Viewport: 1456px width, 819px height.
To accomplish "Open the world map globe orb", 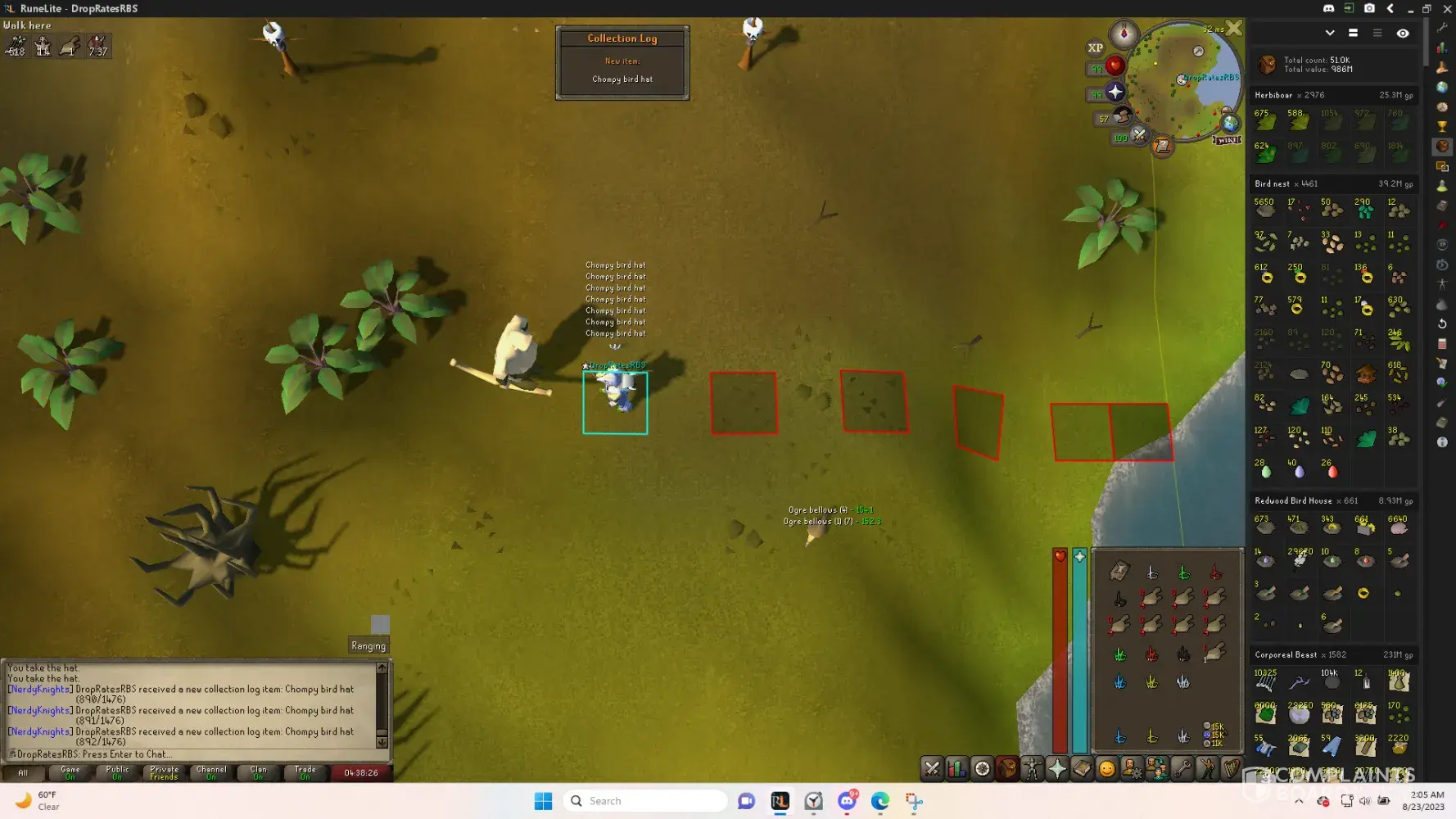I will pos(1230,124).
